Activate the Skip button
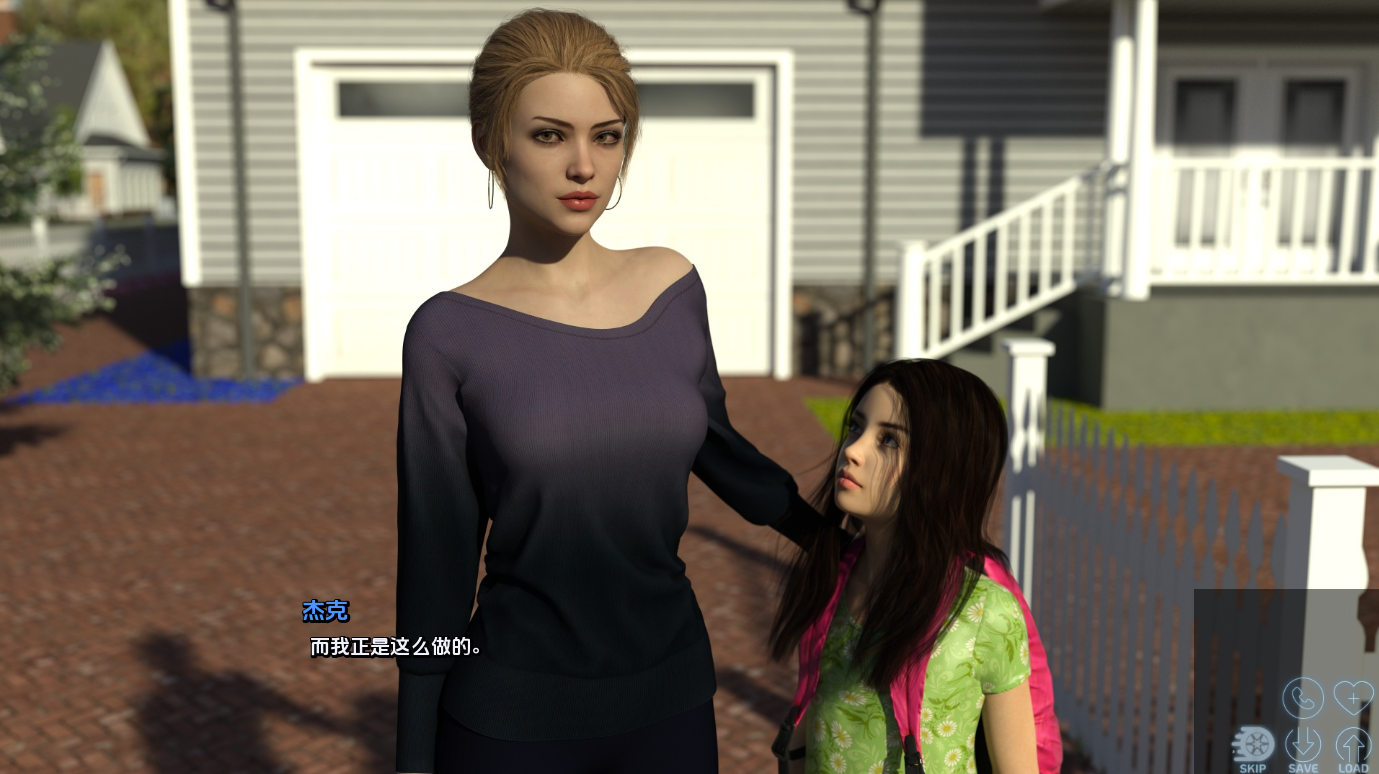 click(1253, 747)
